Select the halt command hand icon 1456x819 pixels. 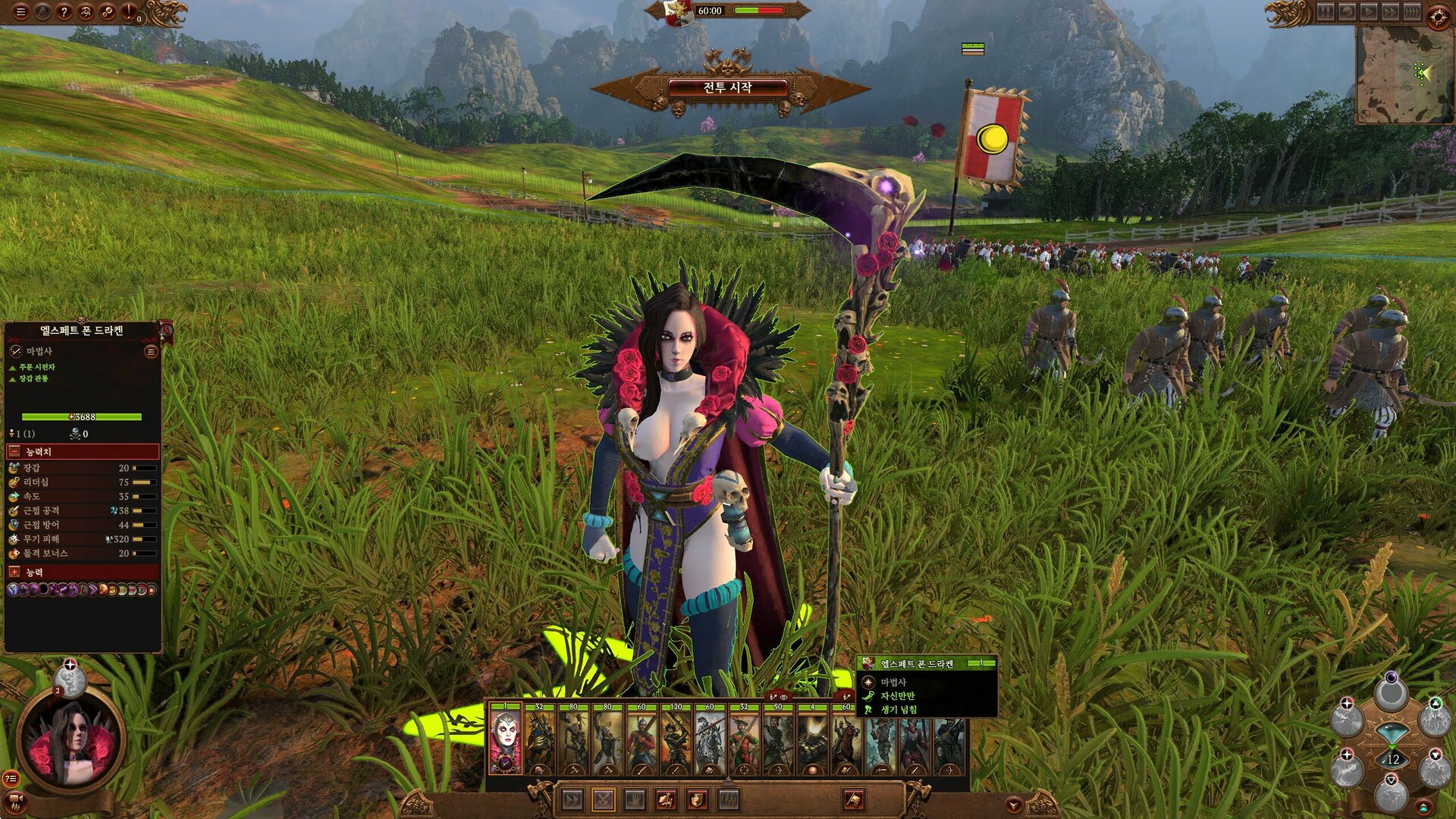click(635, 799)
